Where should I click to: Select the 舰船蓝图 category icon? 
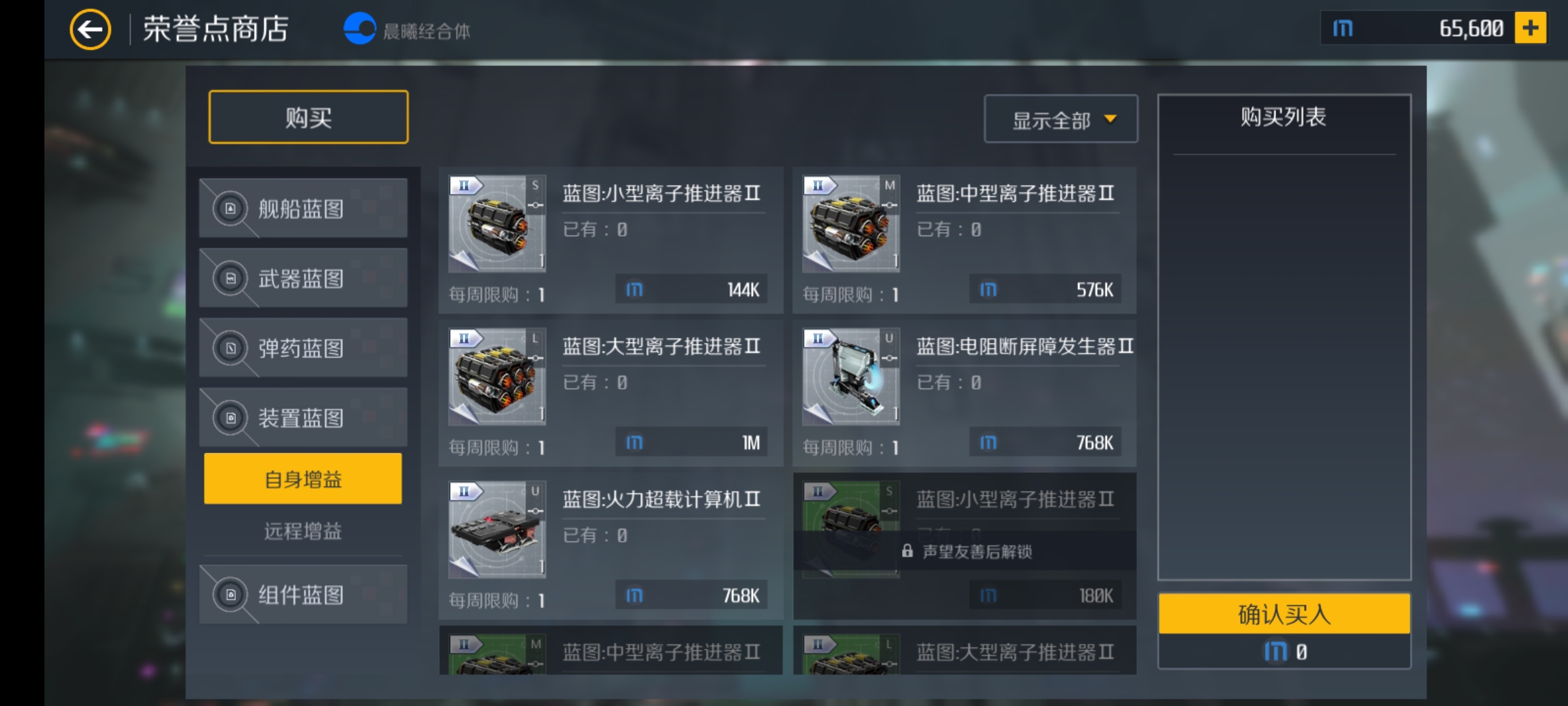pos(230,208)
